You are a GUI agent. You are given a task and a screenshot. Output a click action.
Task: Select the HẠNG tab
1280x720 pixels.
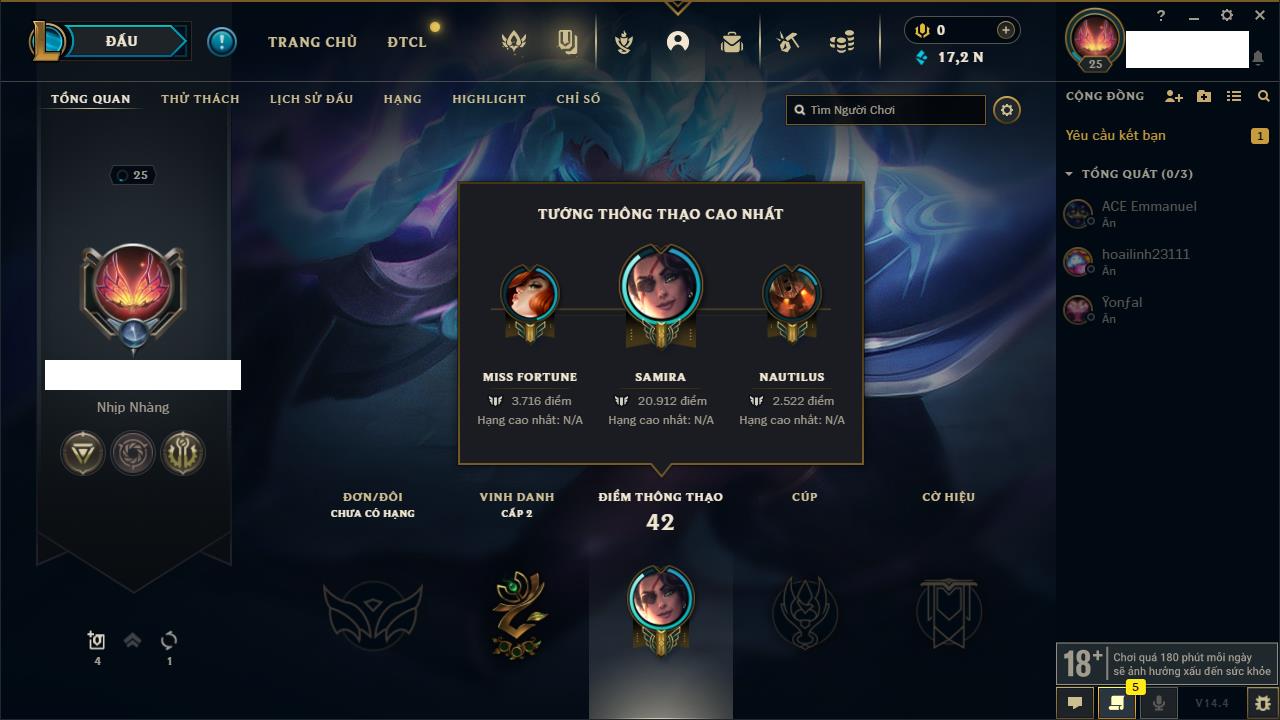tap(402, 99)
